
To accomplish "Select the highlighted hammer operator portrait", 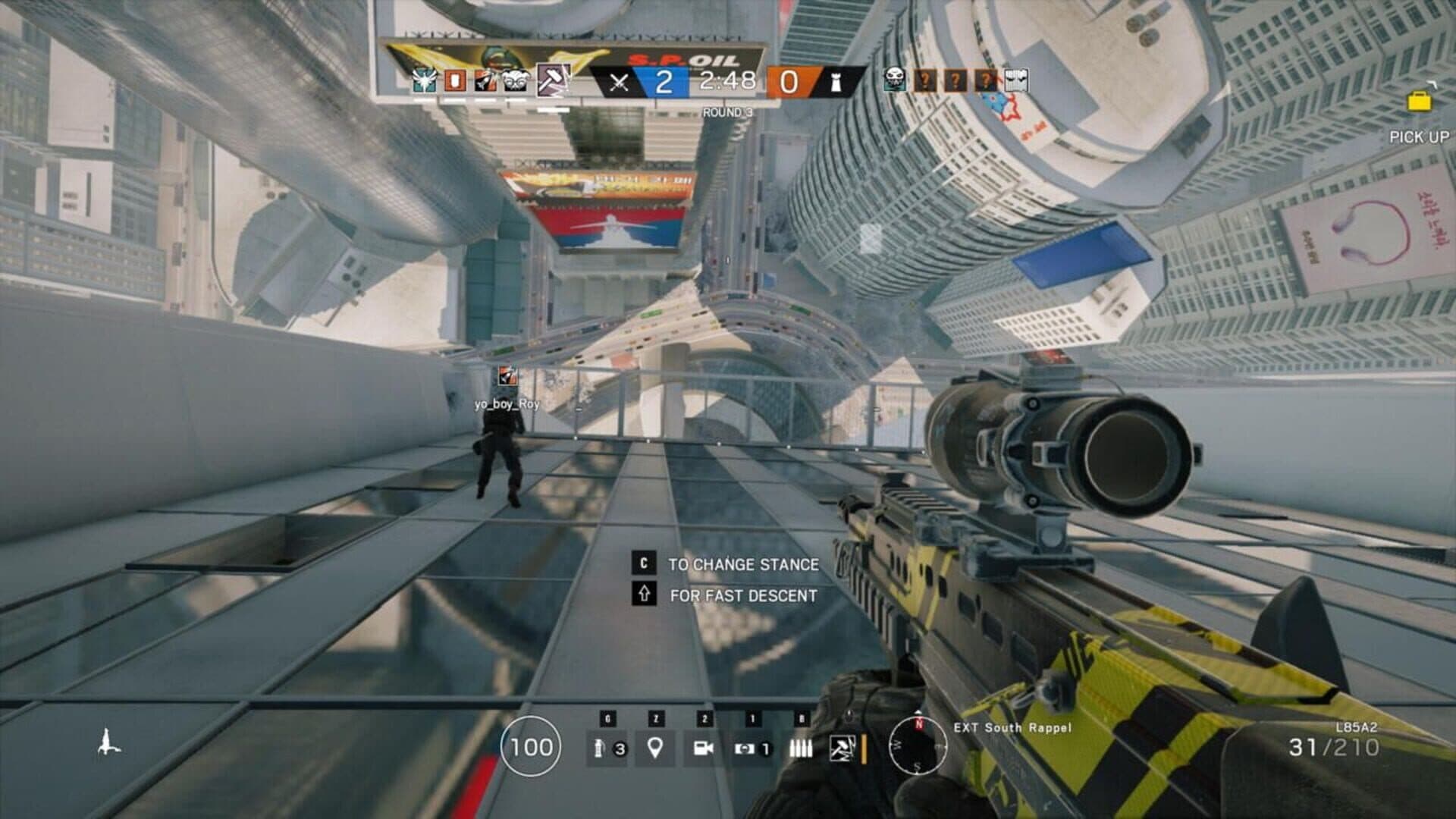I will (551, 80).
